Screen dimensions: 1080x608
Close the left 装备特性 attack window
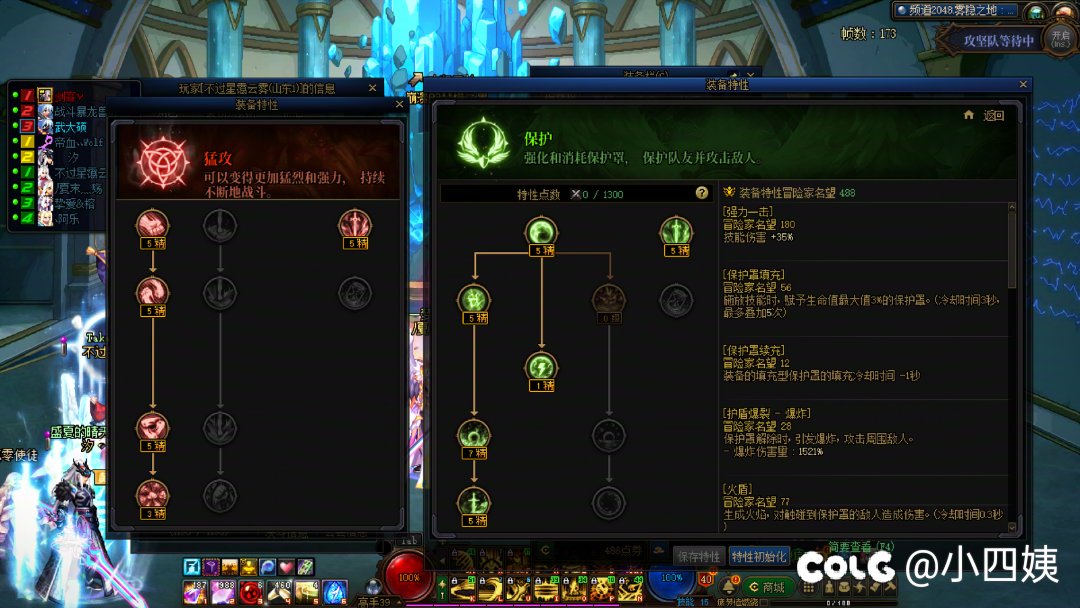(399, 104)
